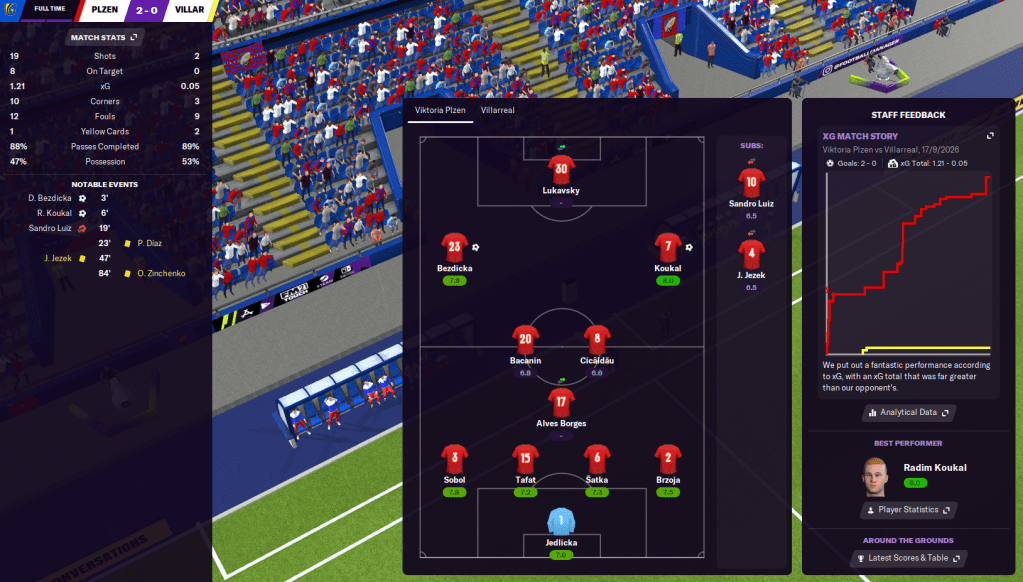Pick Tafat's number 15 shirt
Screen dimensions: 1023x582
pos(525,458)
